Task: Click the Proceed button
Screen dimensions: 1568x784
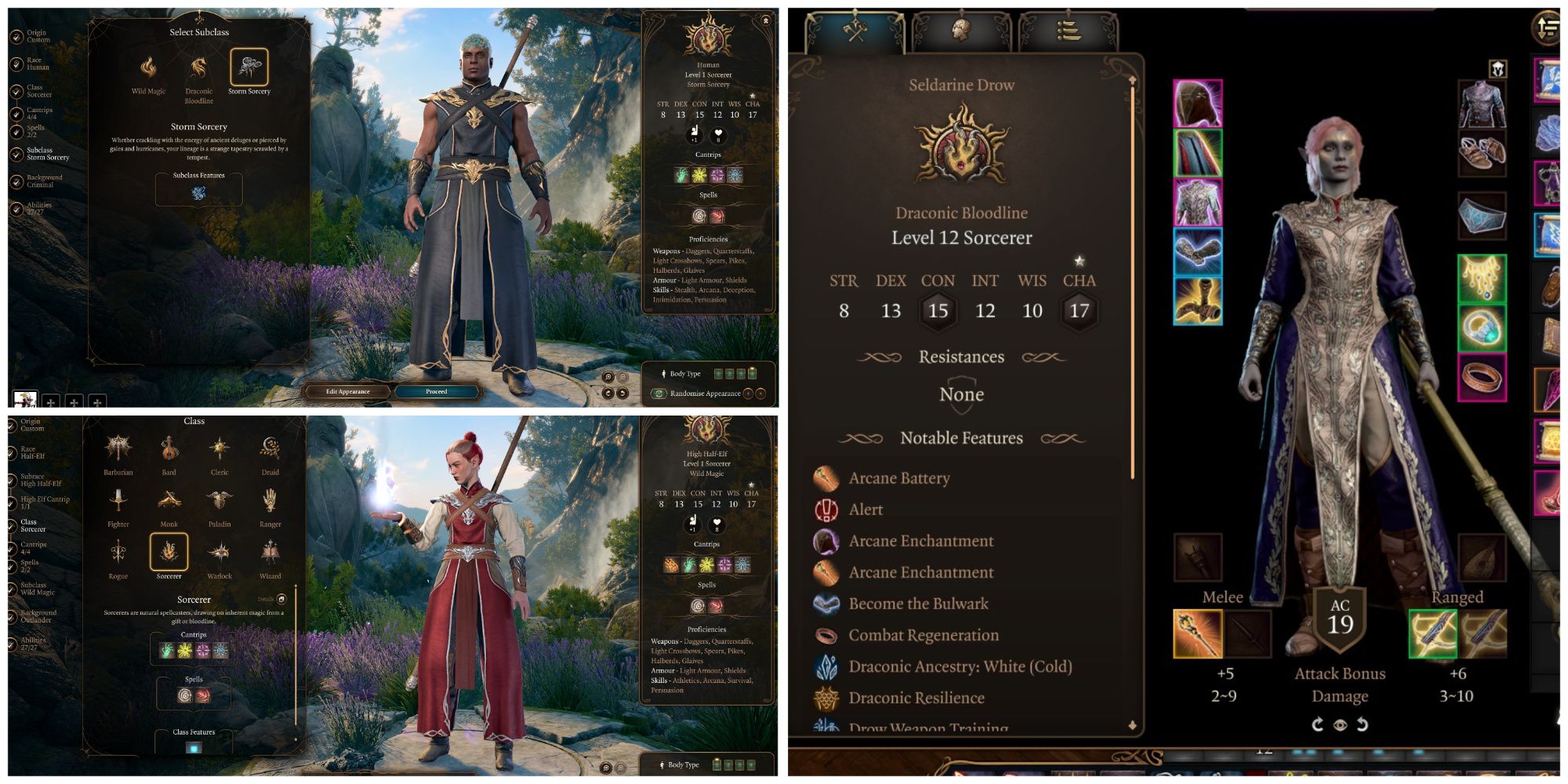Action: pos(437,391)
